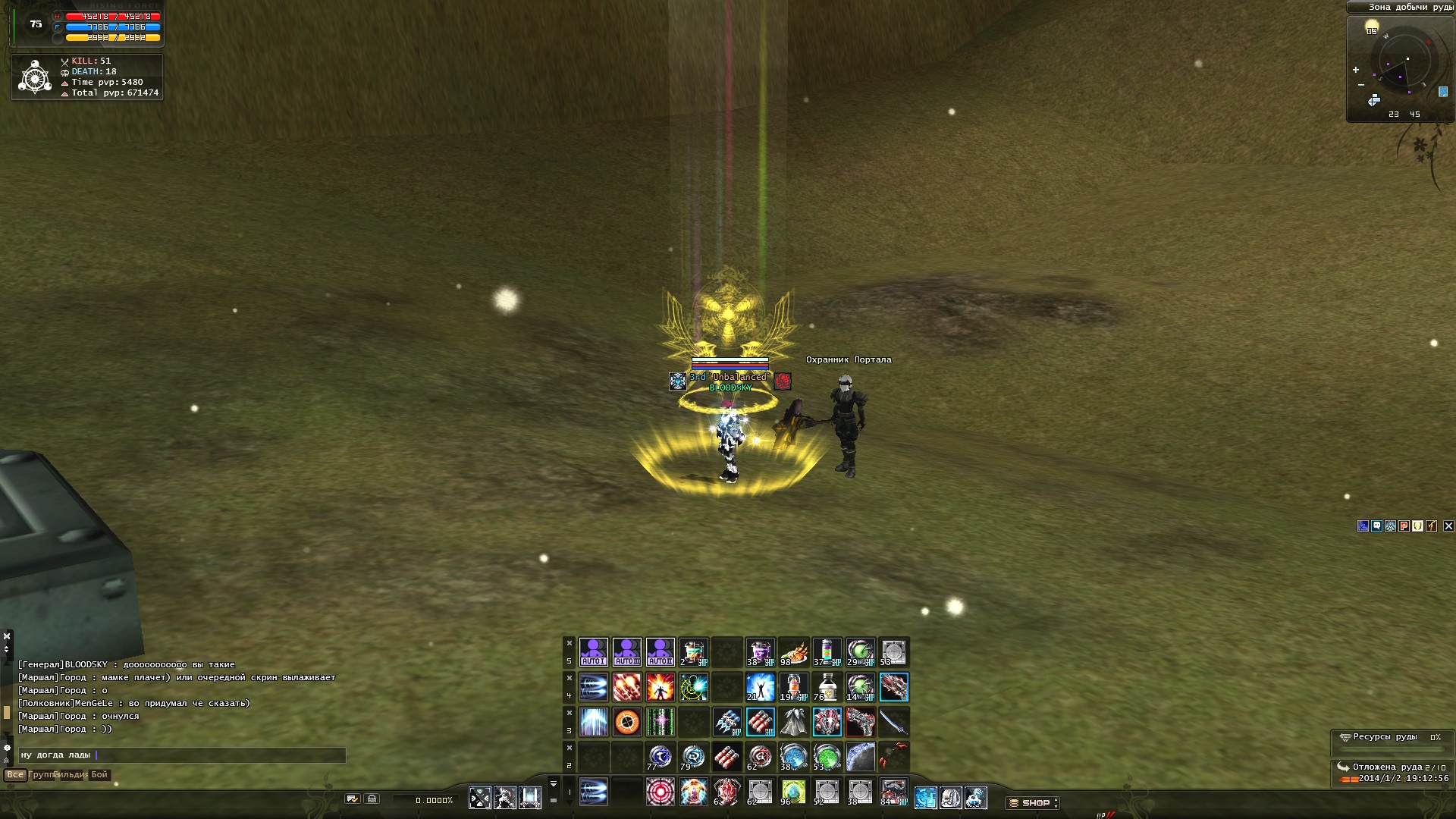Image resolution: width=1456 pixels, height=819 pixels.
Task: Select the orange crosshair target skill
Action: (626, 722)
